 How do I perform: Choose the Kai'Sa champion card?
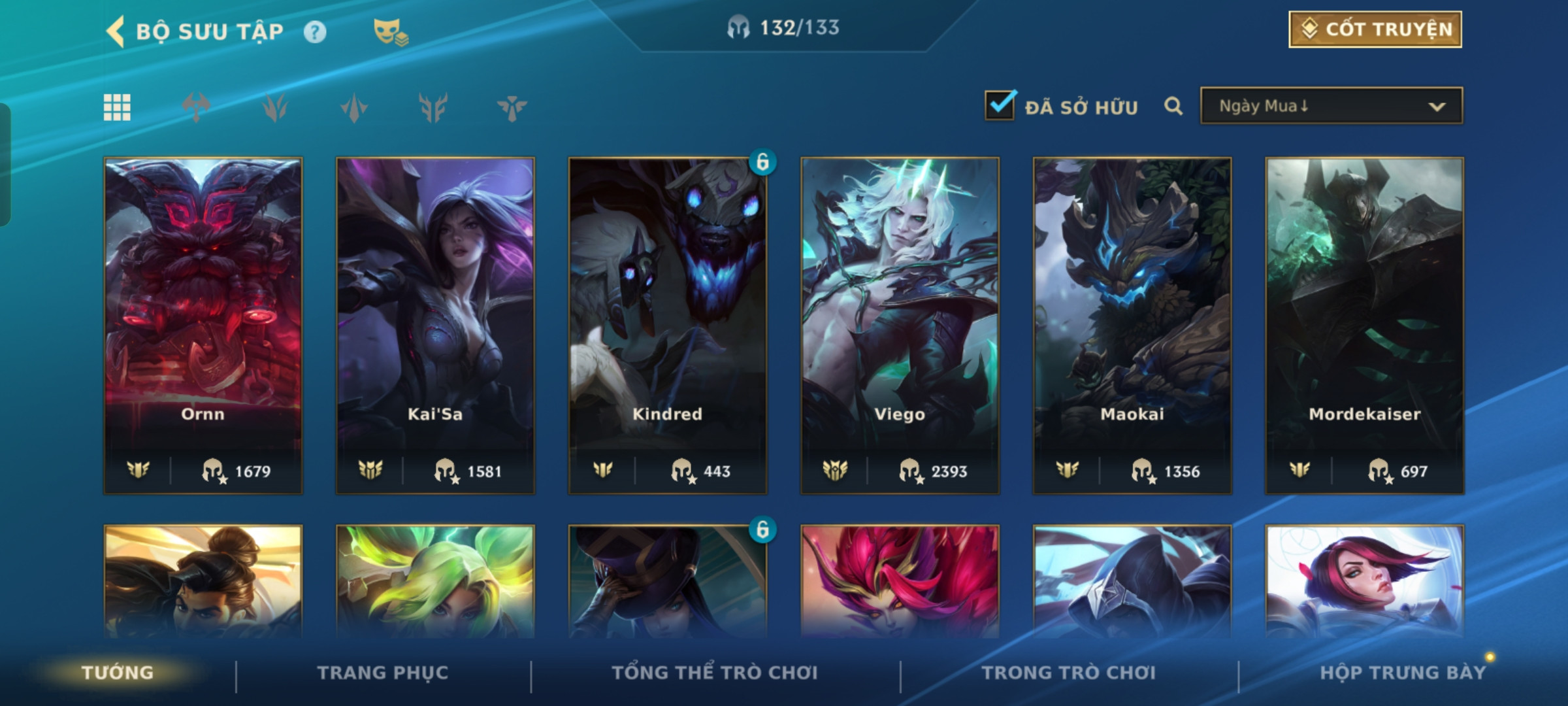(435, 325)
